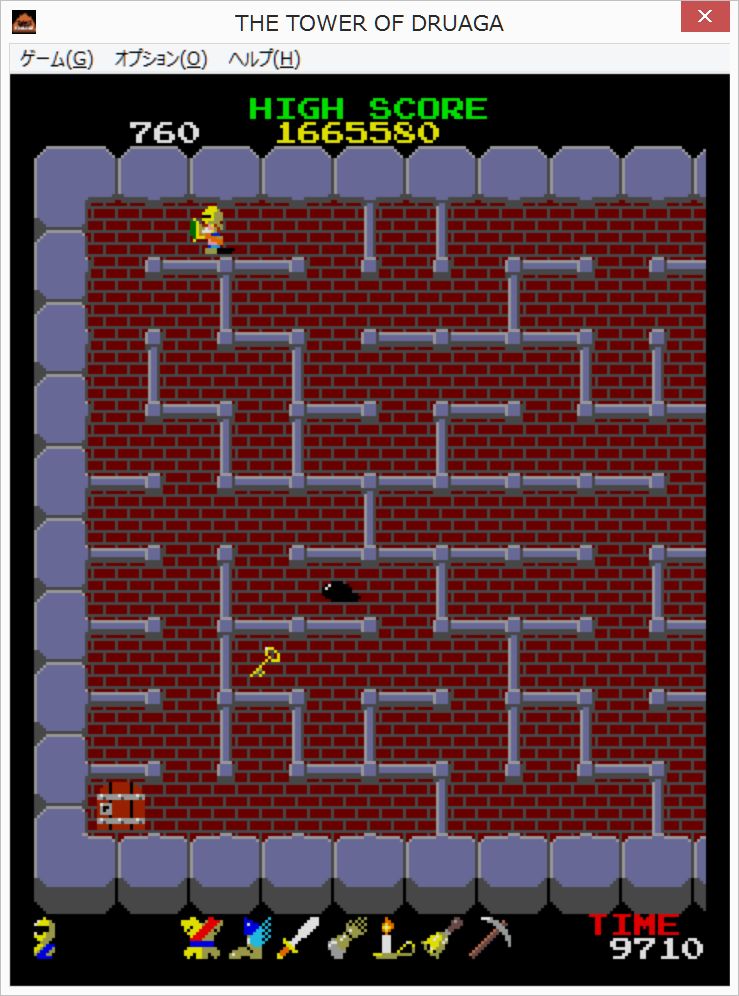Screen dimensions: 739x996
Task: Click the window icon in the title bar
Action: point(24,21)
